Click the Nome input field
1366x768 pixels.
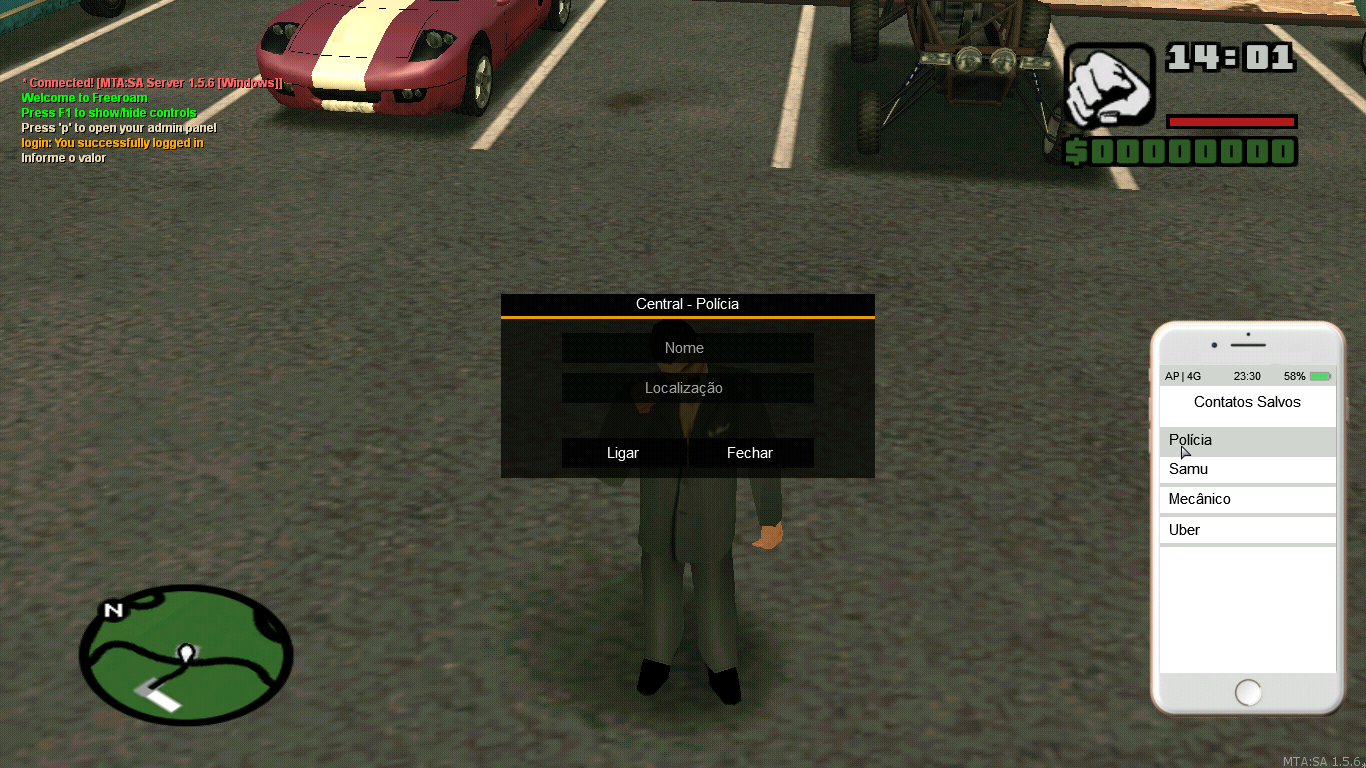pyautogui.click(x=687, y=347)
